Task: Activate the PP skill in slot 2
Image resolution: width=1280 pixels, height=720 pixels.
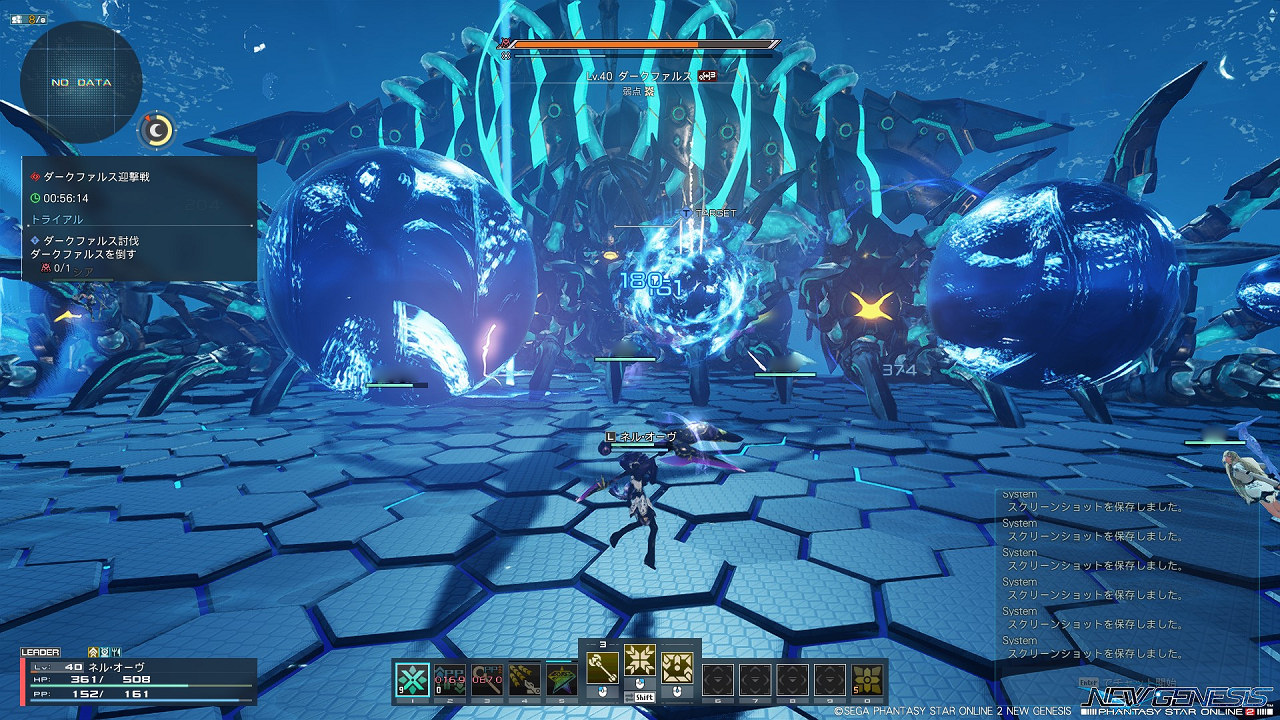Action: pyautogui.click(x=450, y=679)
